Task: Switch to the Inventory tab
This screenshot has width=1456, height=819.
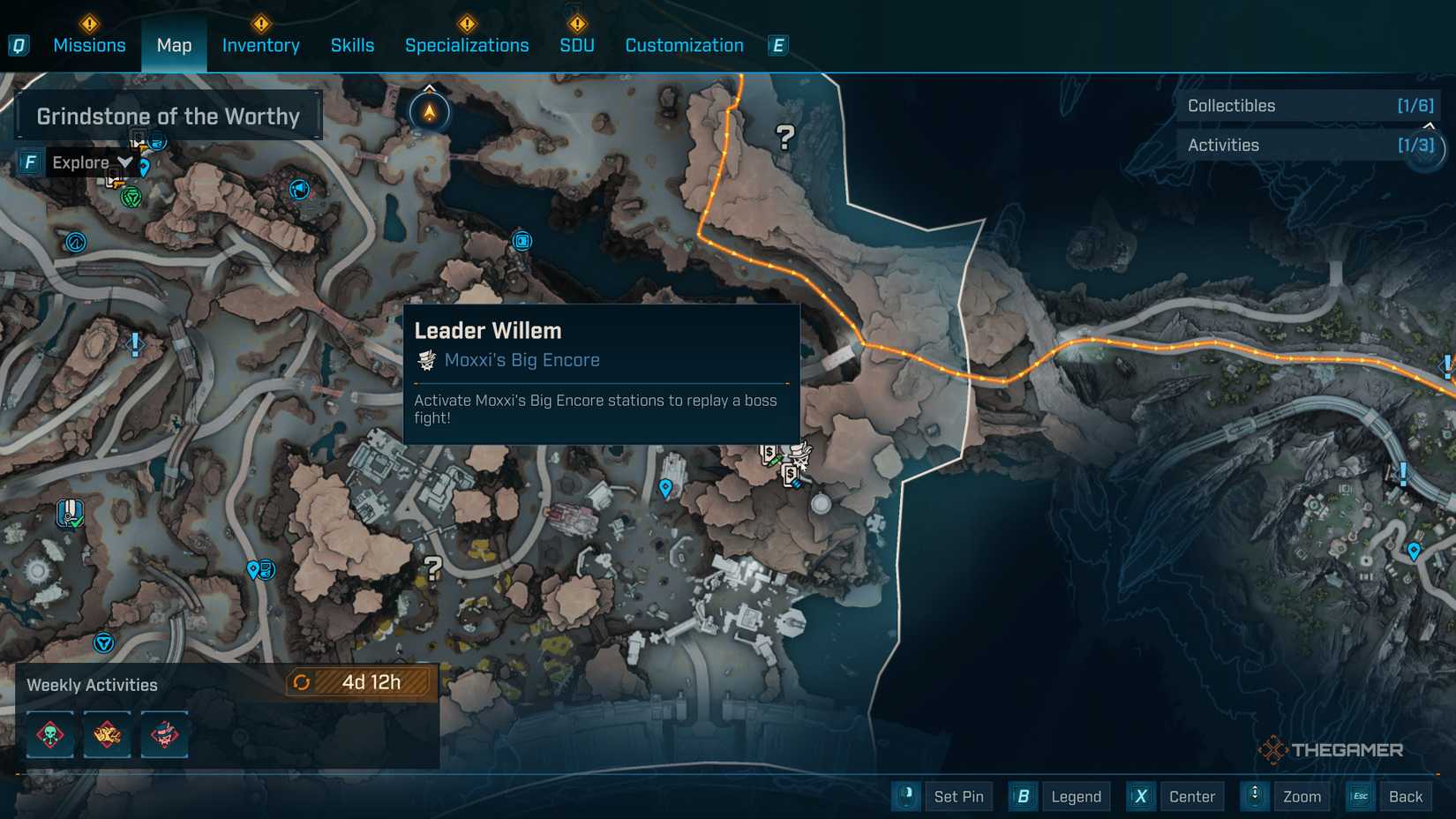Action: click(260, 45)
